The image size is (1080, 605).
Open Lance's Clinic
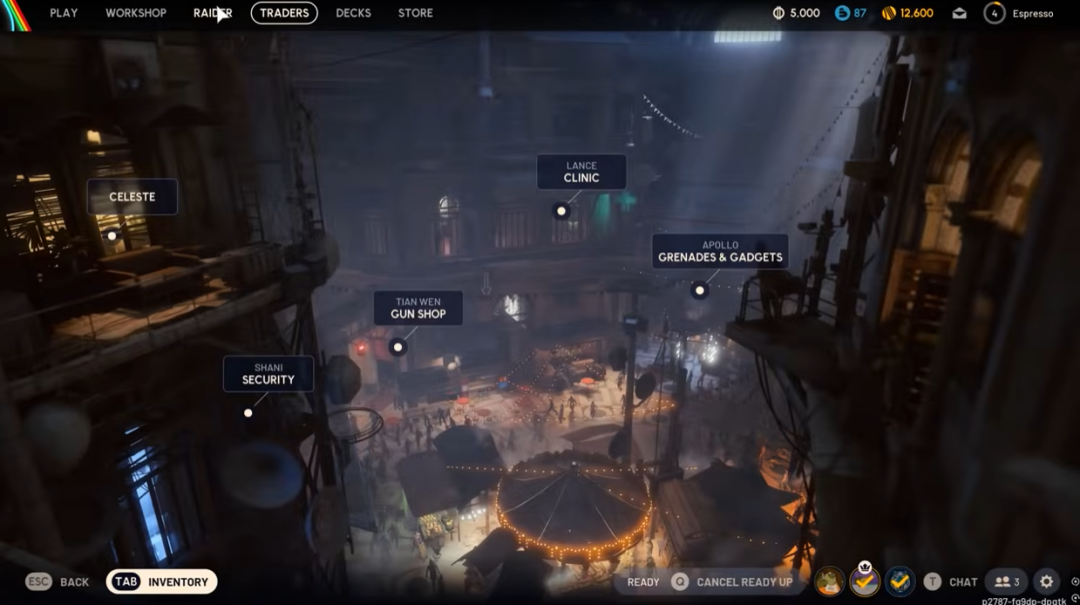coord(581,172)
